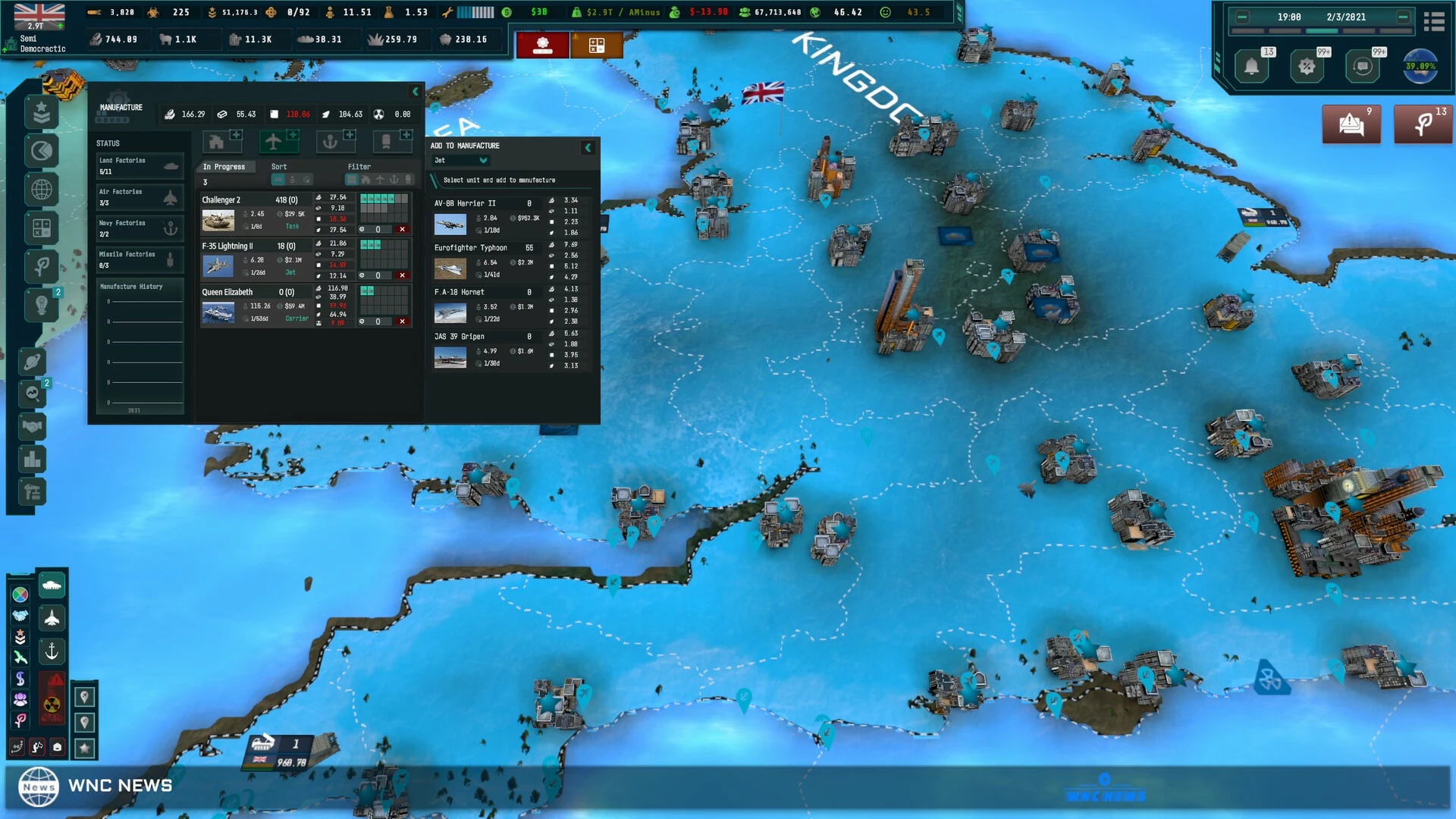1456x819 pixels.
Task: Select the Eurofighter Typhoon unit to manufacture
Action: 470,248
